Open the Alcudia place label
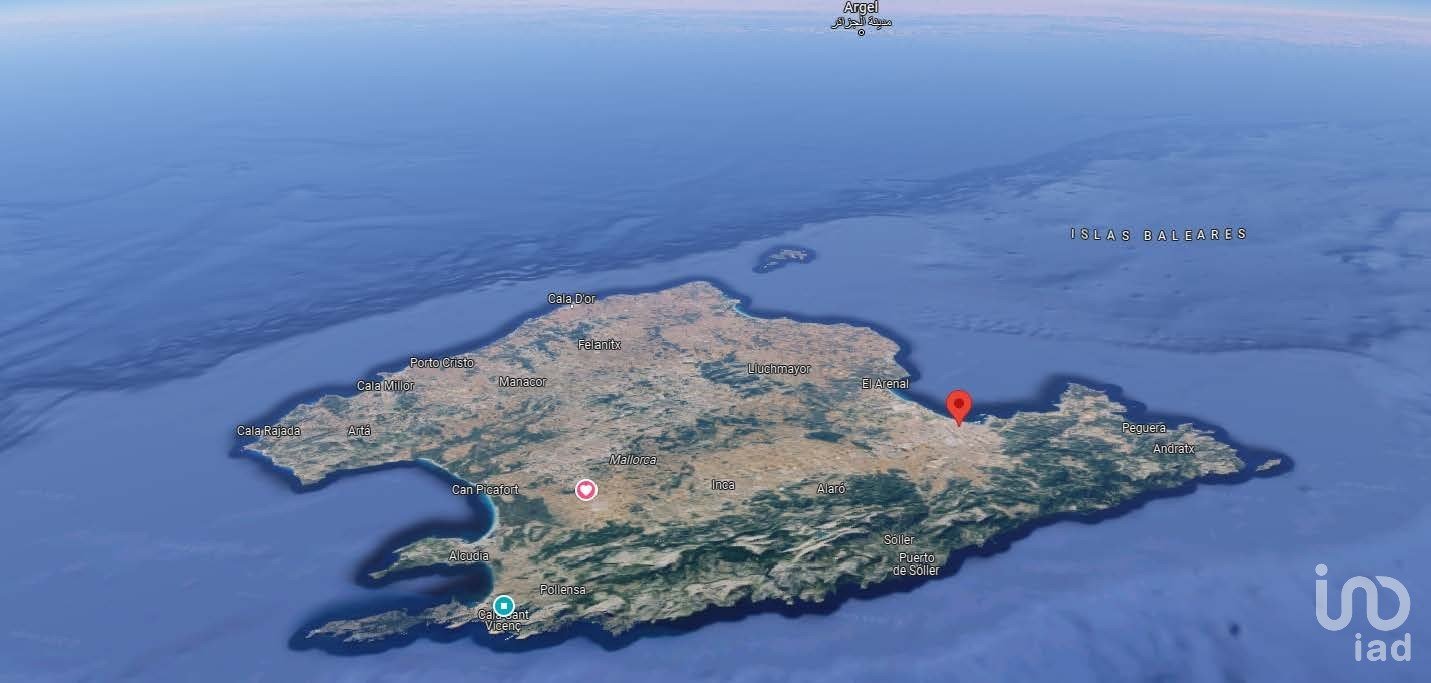Image resolution: width=1431 pixels, height=683 pixels. 469,555
